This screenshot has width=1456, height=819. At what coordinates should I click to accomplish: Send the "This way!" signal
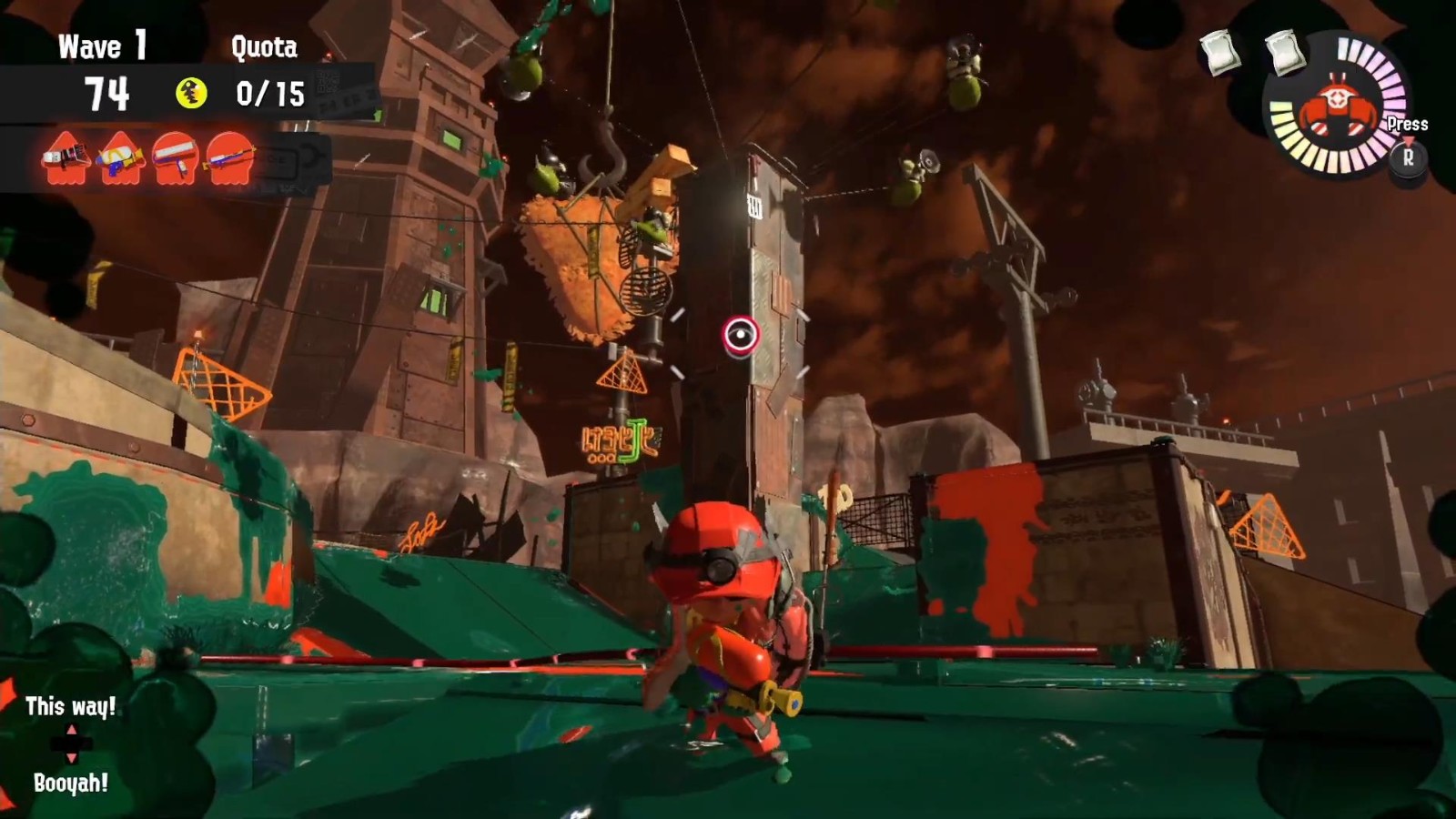coord(70,707)
